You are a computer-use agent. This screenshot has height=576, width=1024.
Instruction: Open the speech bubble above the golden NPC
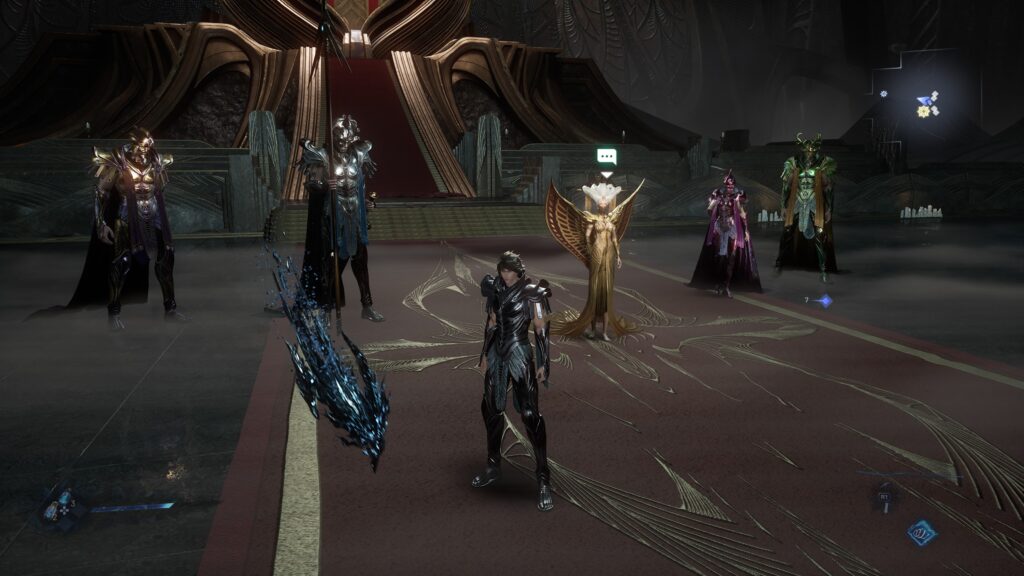tap(606, 157)
